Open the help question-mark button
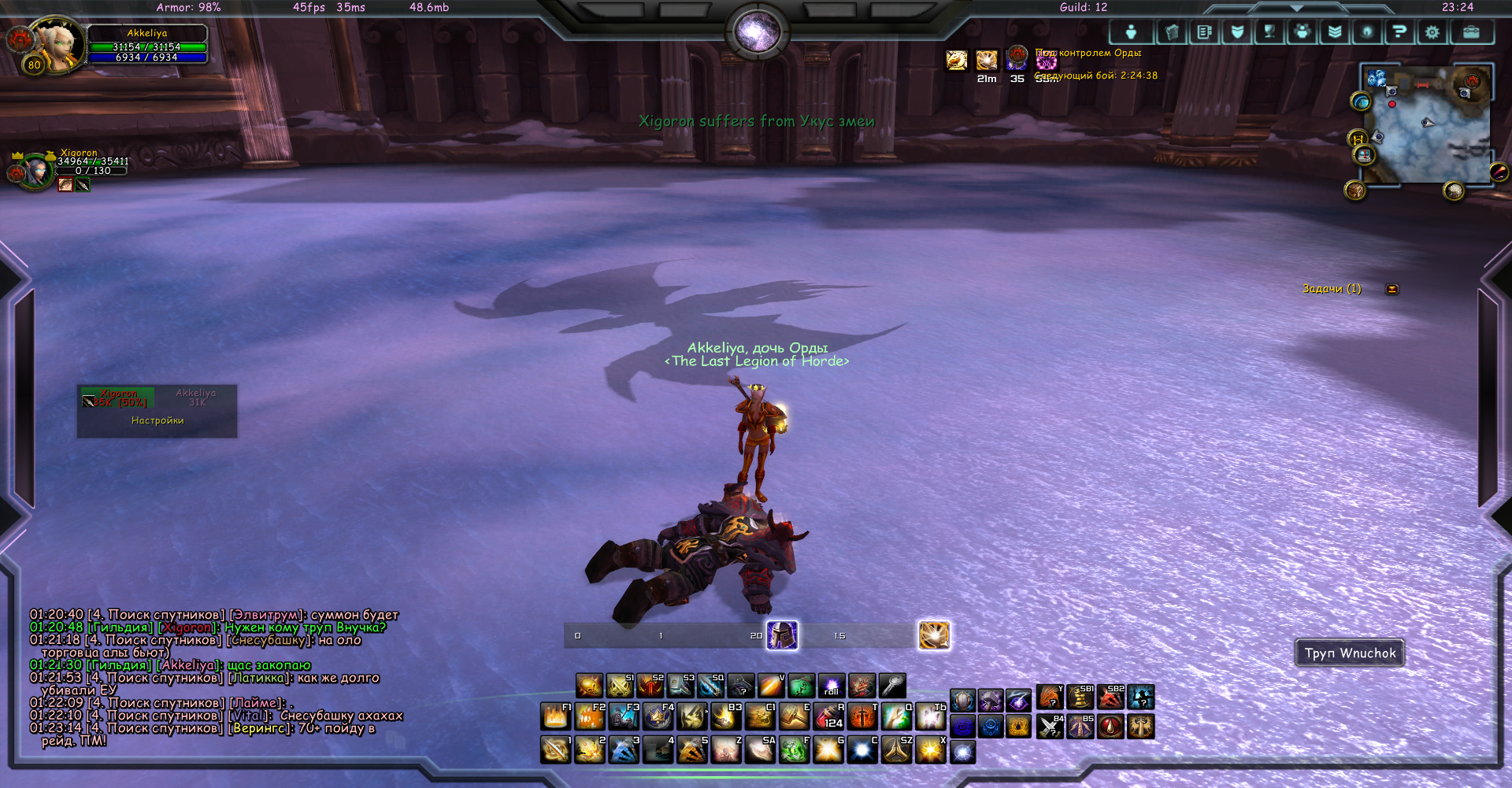1512x788 pixels. click(x=1399, y=32)
